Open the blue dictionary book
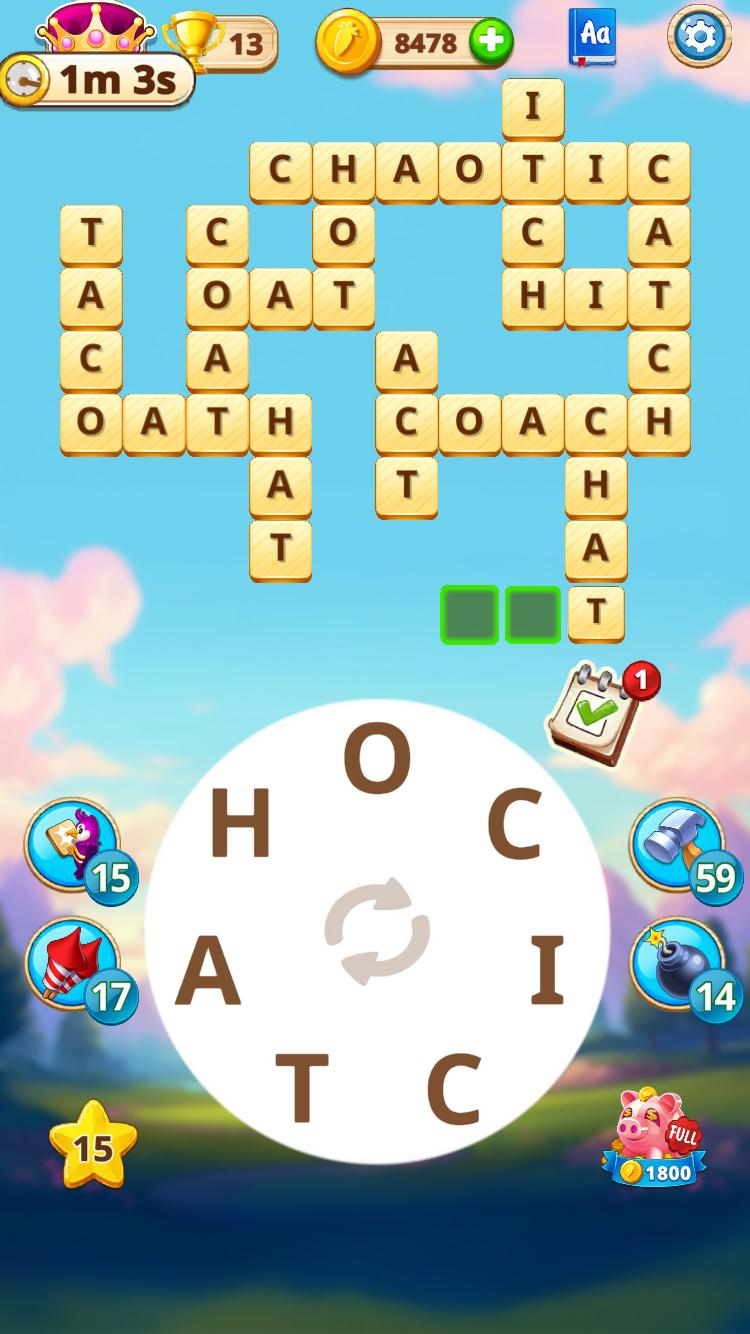750x1334 pixels. click(593, 37)
